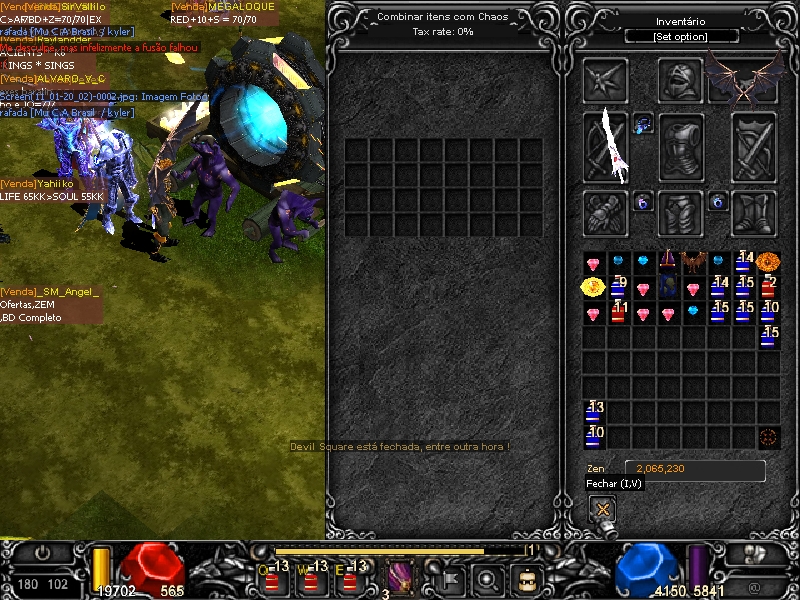The width and height of the screenshot is (800, 600).
Task: Open the Set option panel
Action: pyautogui.click(x=681, y=37)
